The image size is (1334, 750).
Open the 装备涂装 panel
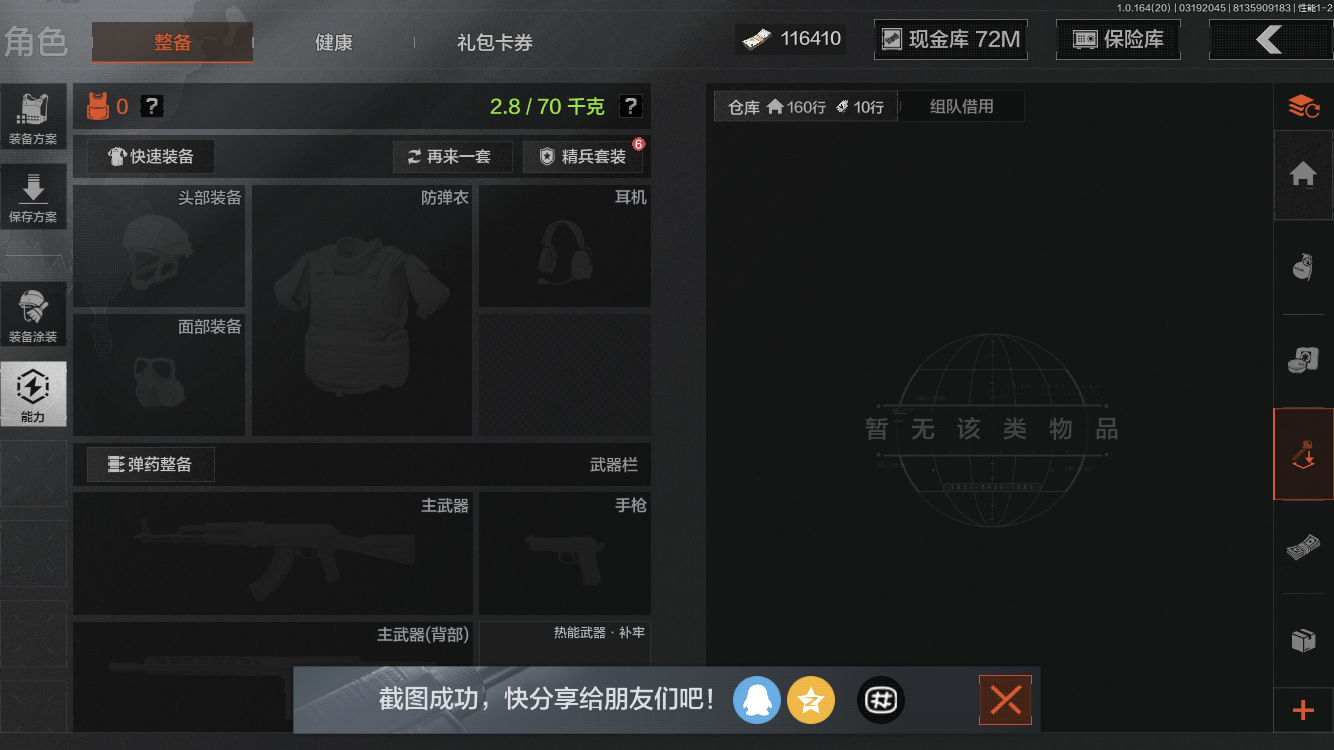[x=34, y=313]
